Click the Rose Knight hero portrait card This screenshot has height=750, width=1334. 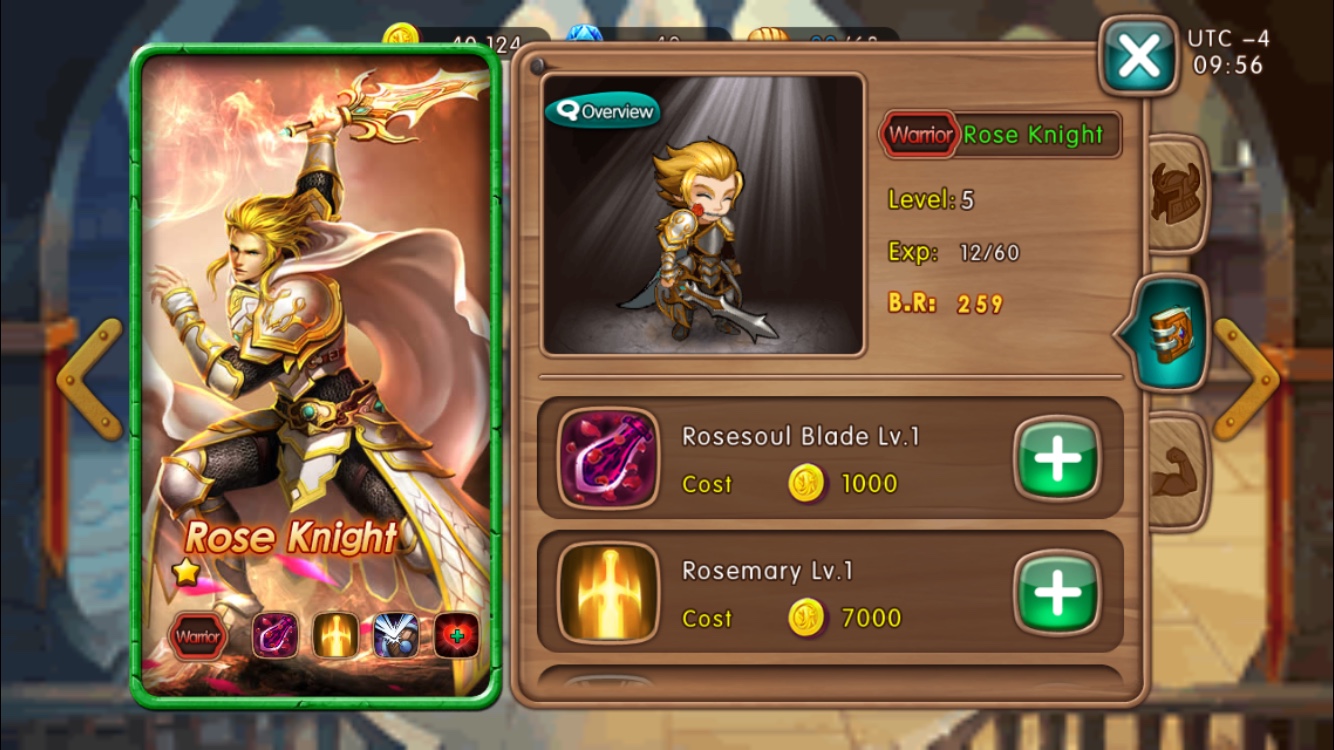[x=315, y=330]
